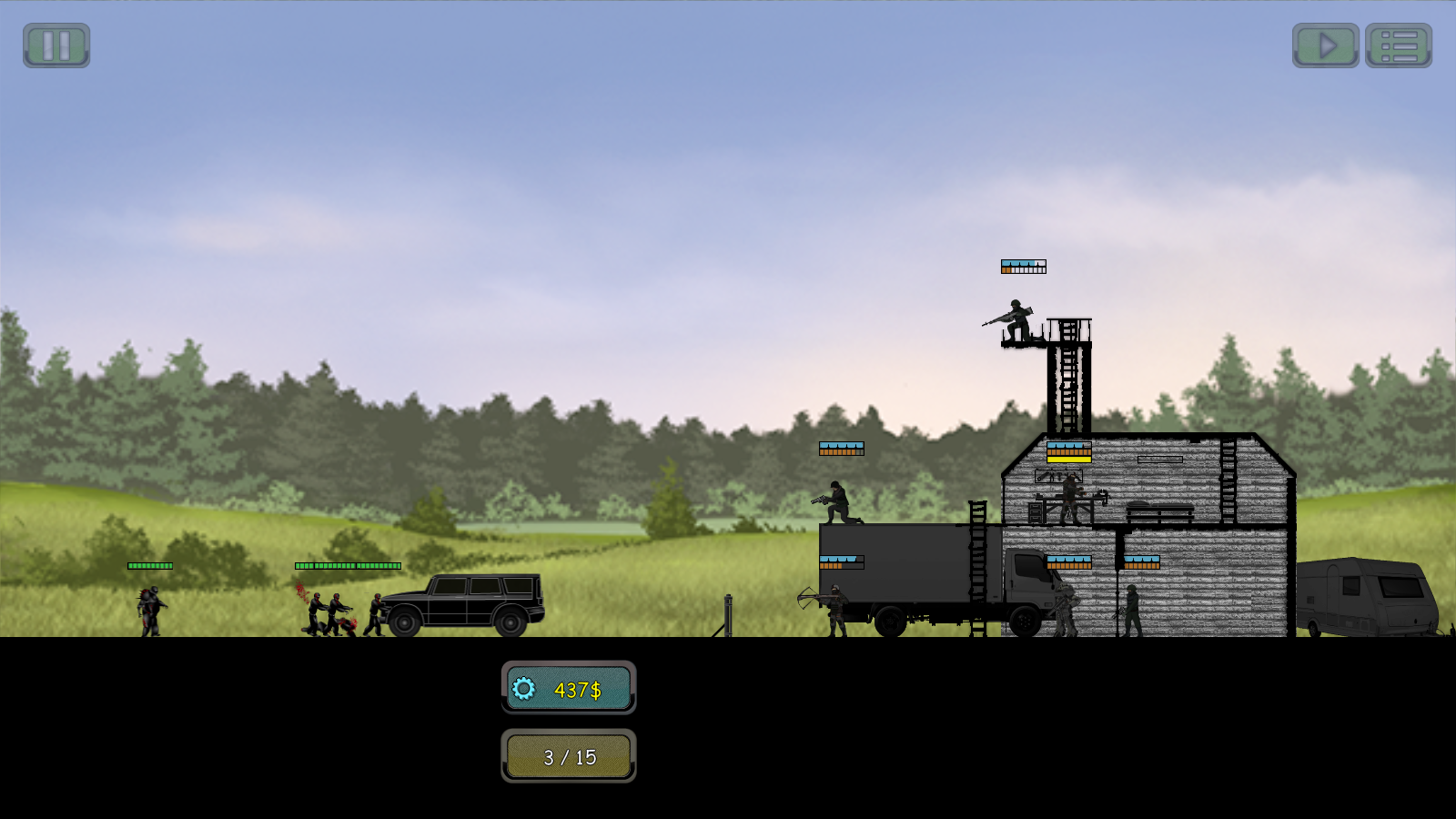Click the gear icon on the money panel
This screenshot has width=1456, height=819.
pyautogui.click(x=523, y=690)
